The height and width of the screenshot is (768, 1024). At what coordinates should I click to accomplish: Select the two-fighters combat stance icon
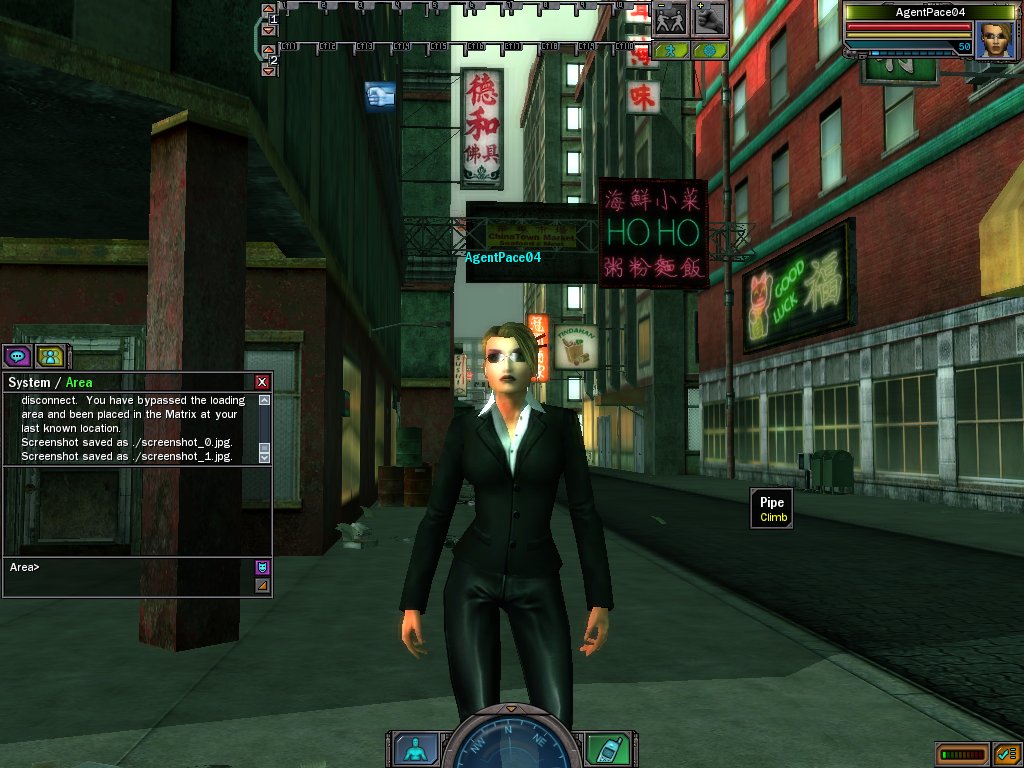(670, 18)
